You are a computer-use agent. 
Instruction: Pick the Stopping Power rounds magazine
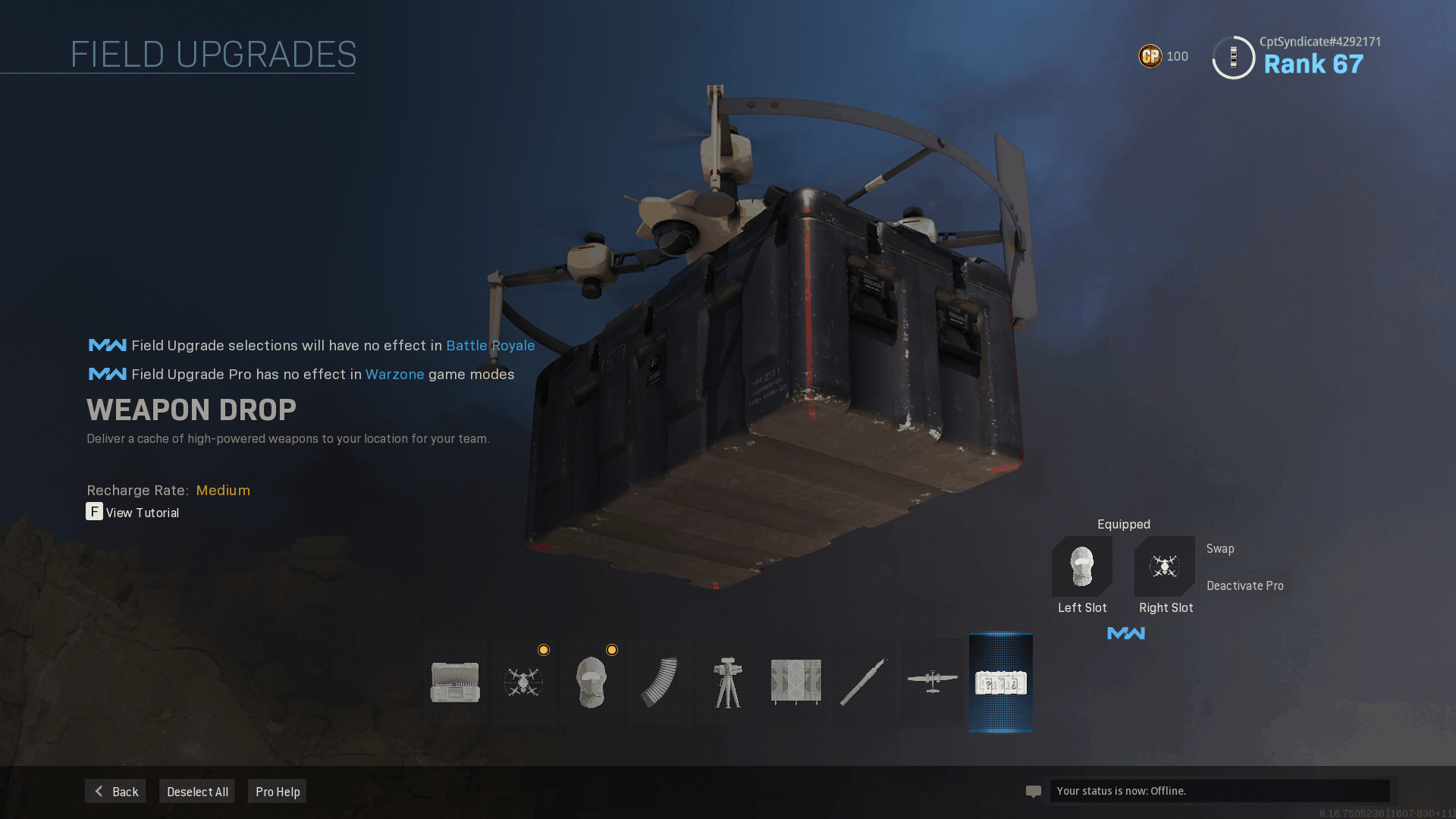(660, 682)
